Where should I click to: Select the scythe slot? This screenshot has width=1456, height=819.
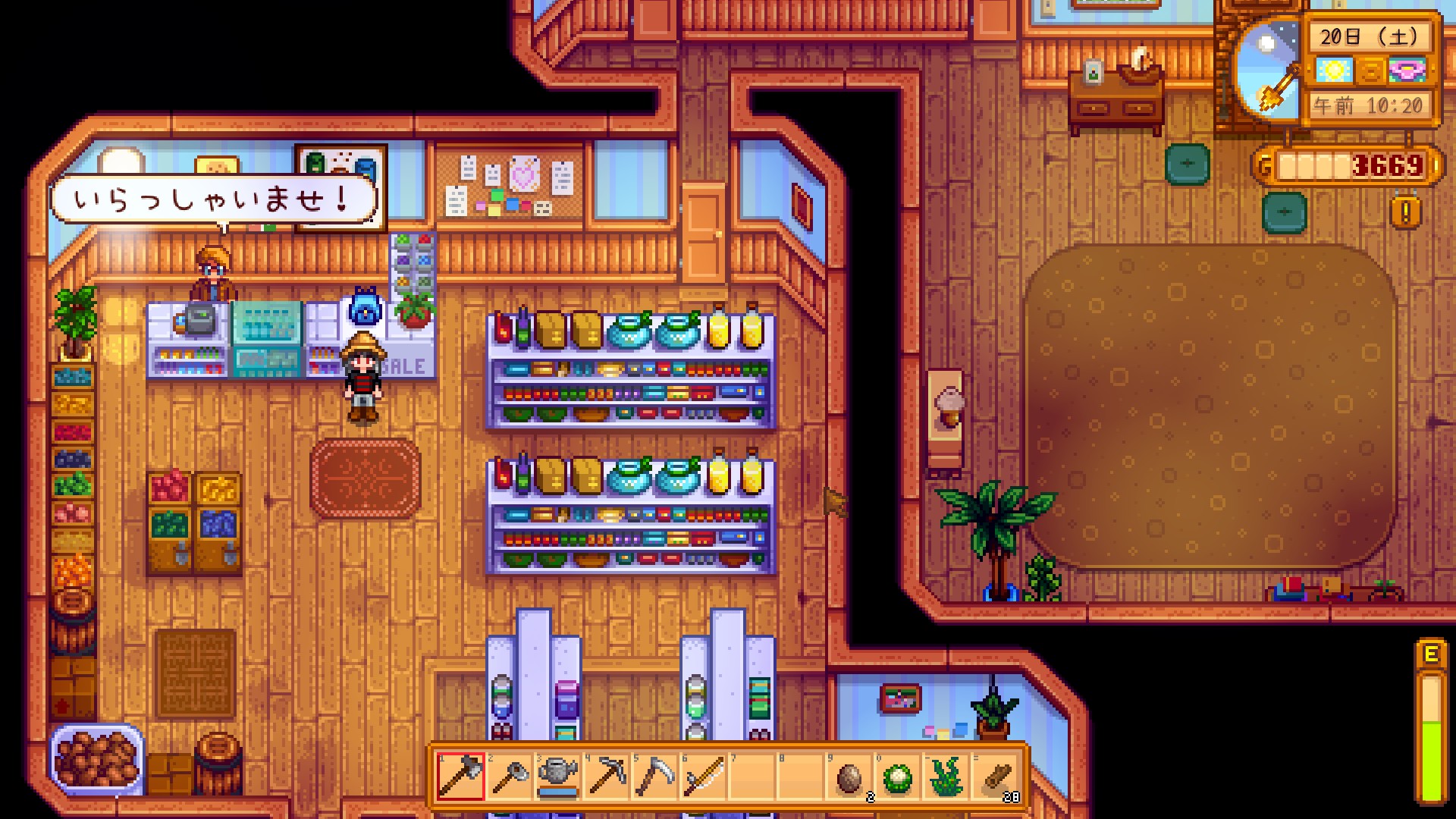coord(655,776)
